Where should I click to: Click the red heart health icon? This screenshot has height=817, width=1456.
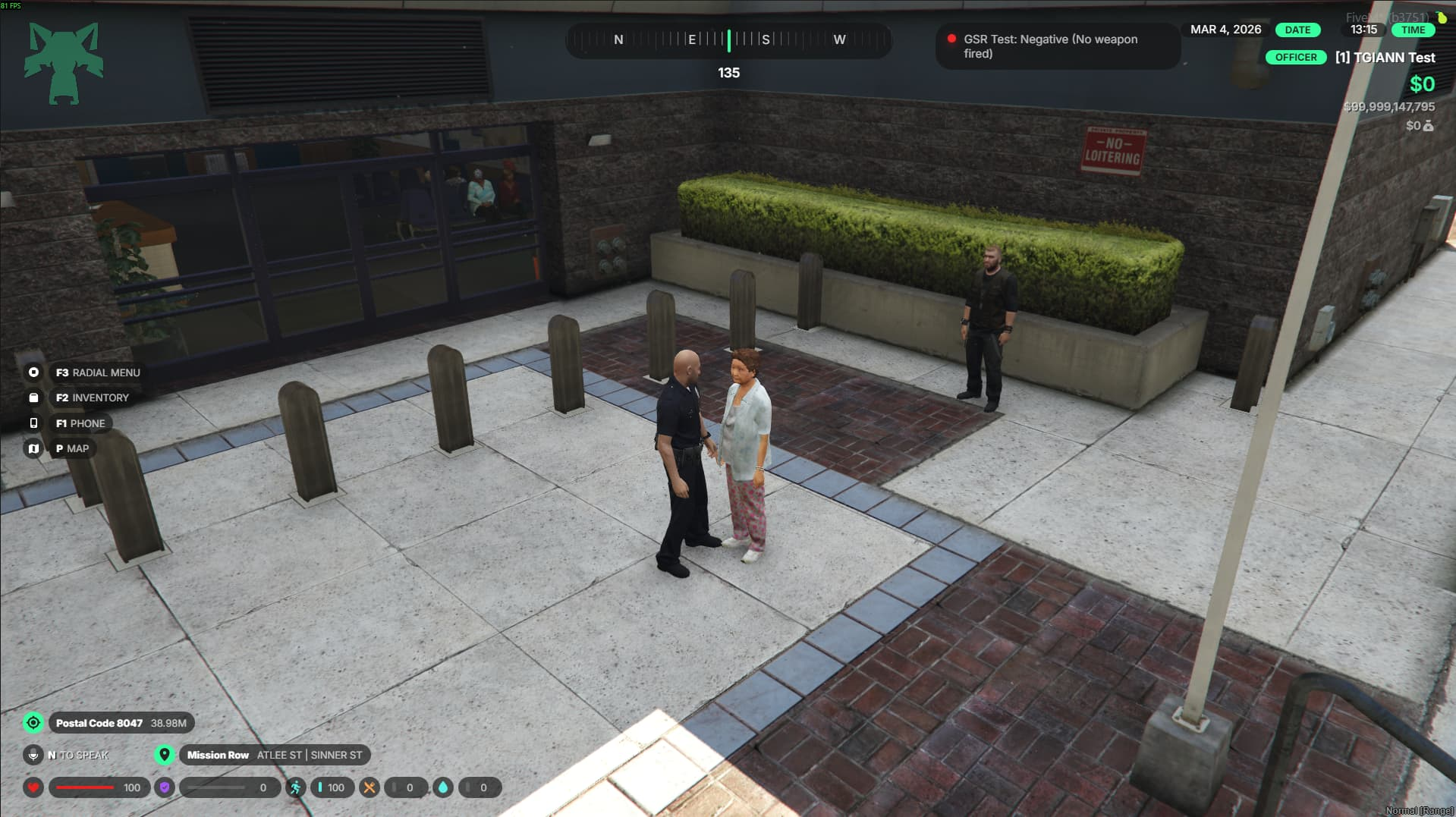click(x=33, y=787)
